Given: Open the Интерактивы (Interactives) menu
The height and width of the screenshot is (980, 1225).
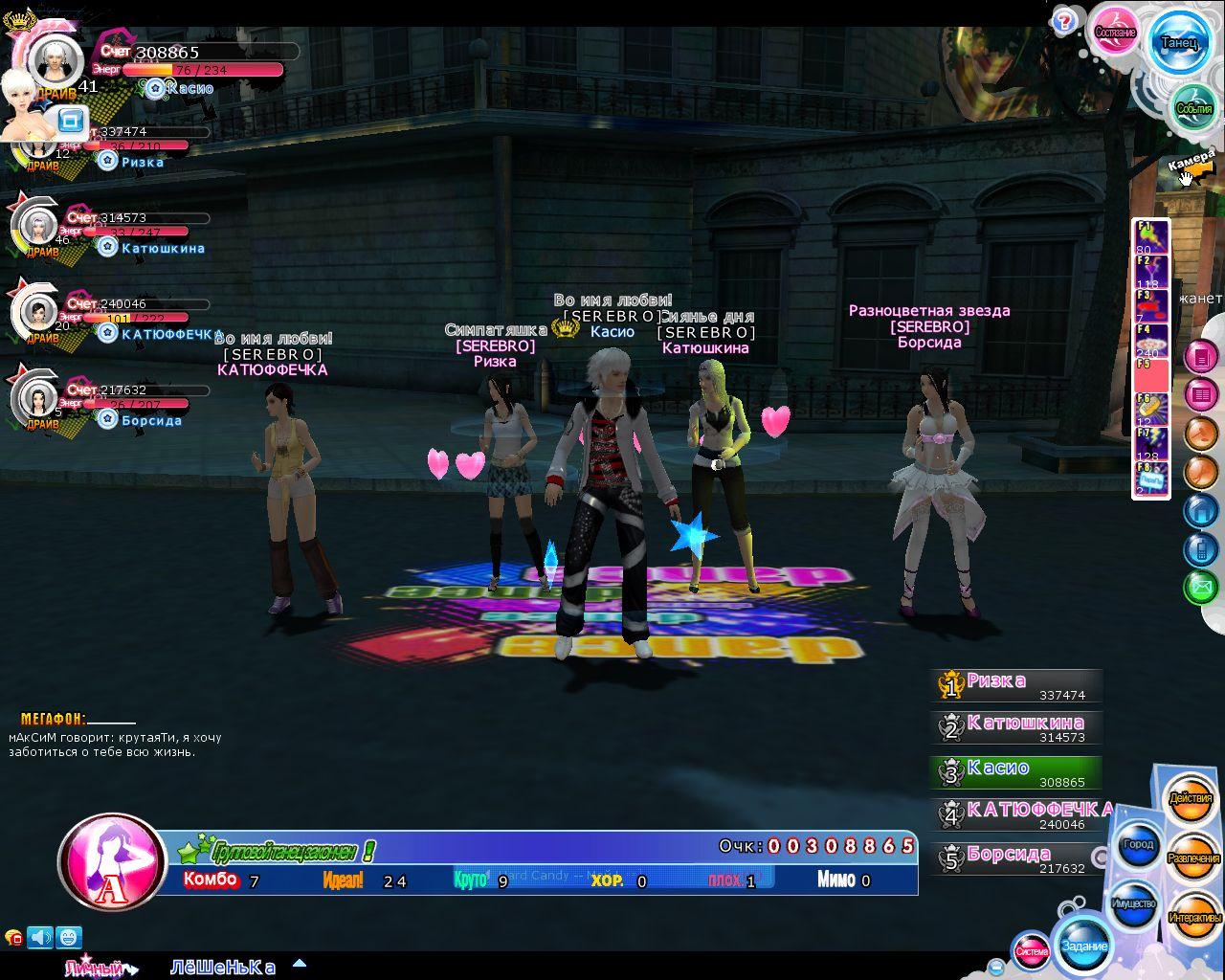Looking at the screenshot, I should 1194,918.
